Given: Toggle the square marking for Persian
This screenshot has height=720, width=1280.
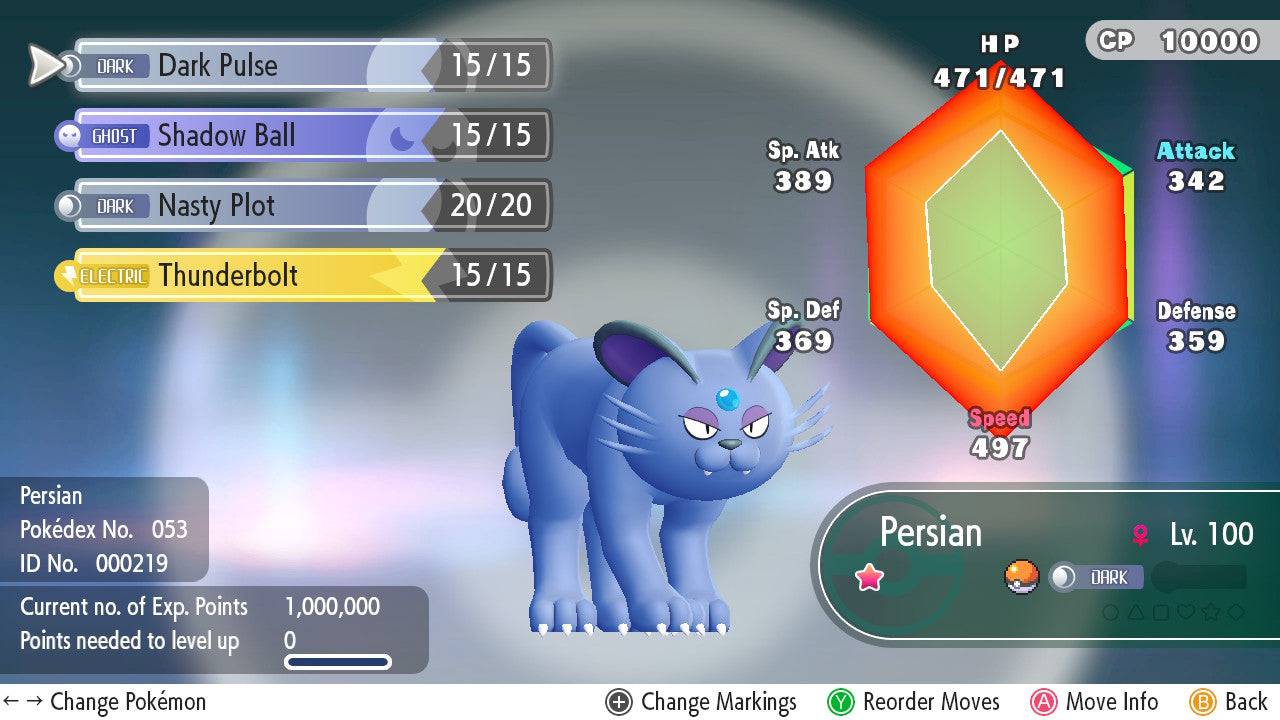Looking at the screenshot, I should pyautogui.click(x=1161, y=612).
